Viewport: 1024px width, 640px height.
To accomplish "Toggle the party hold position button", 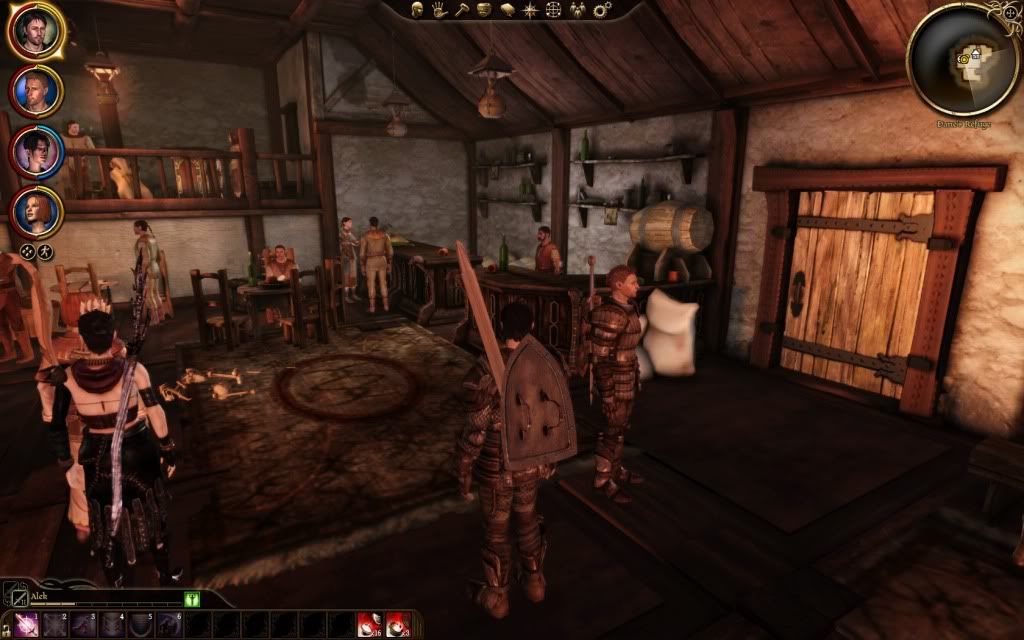I will click(46, 252).
